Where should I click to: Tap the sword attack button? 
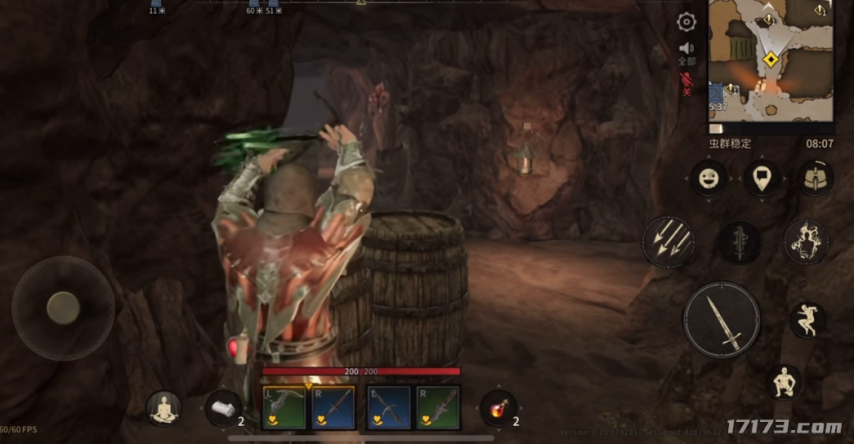(x=722, y=321)
